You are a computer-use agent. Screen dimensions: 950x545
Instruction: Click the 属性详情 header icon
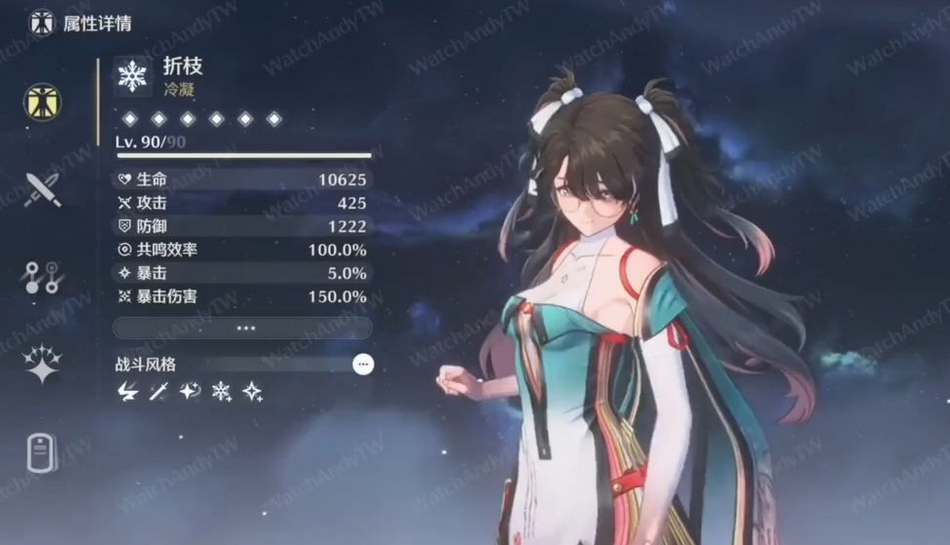point(42,22)
